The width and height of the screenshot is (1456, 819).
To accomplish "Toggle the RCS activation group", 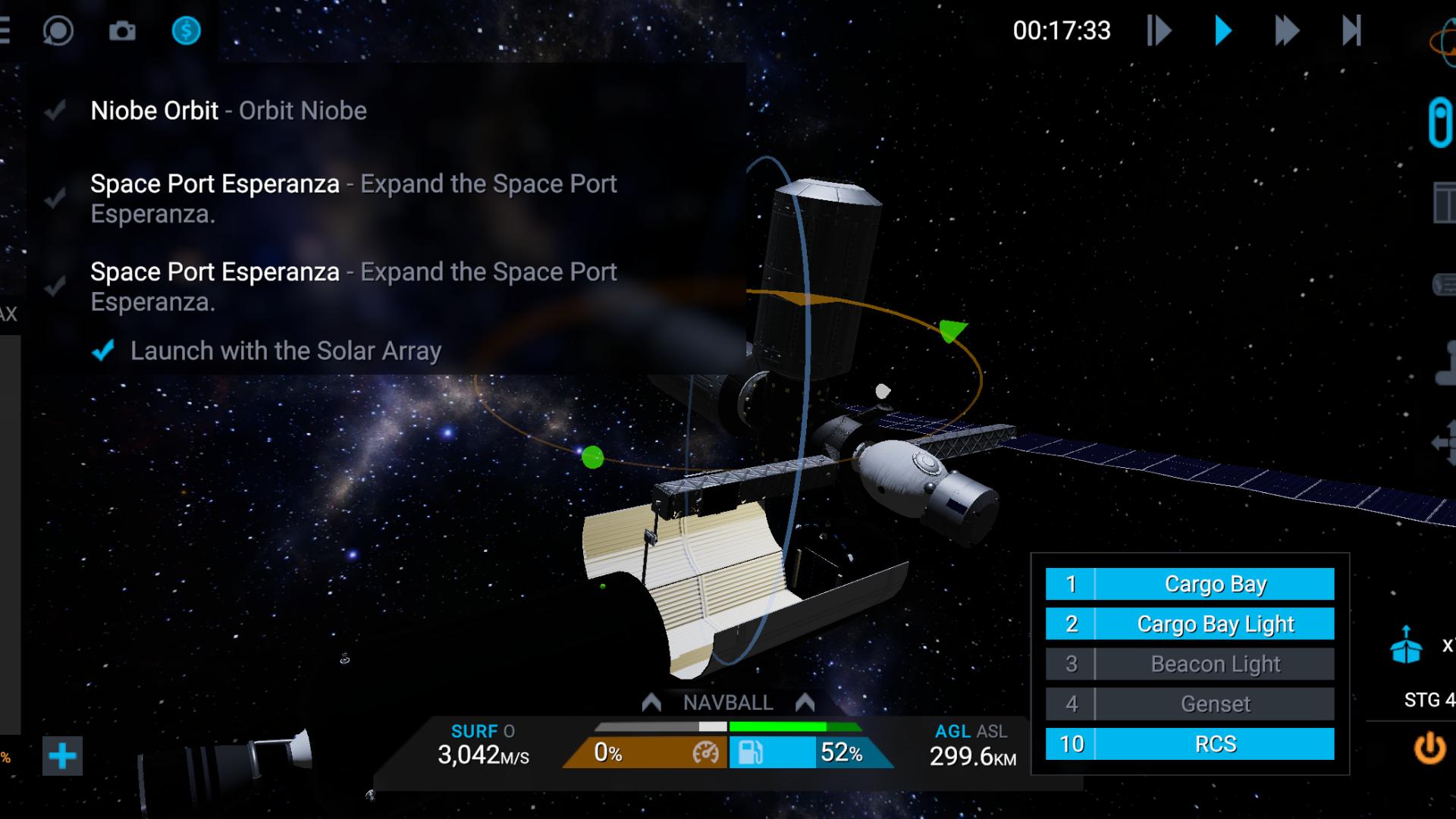I will pyautogui.click(x=1189, y=744).
